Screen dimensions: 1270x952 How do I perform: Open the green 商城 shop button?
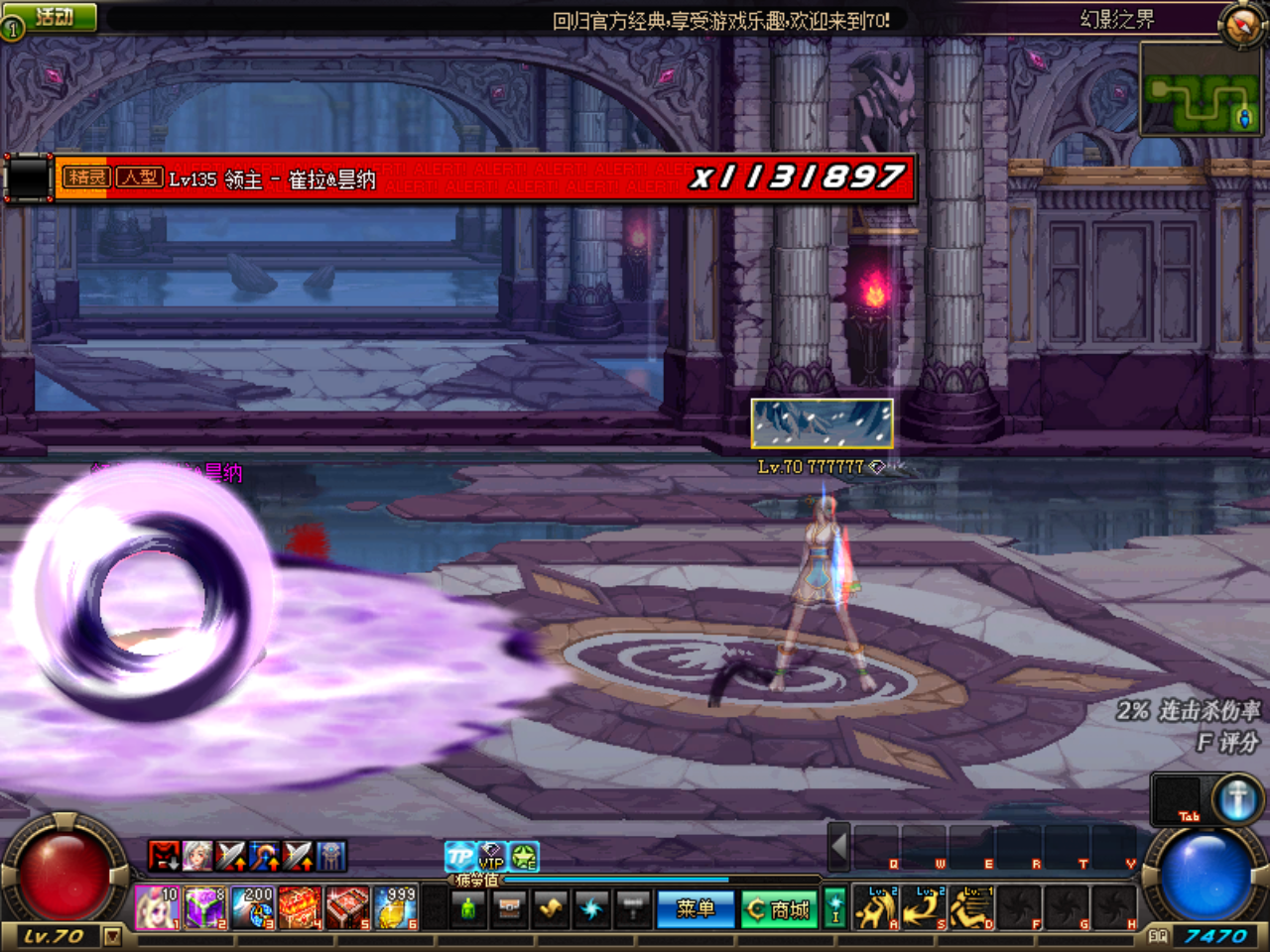[x=780, y=909]
